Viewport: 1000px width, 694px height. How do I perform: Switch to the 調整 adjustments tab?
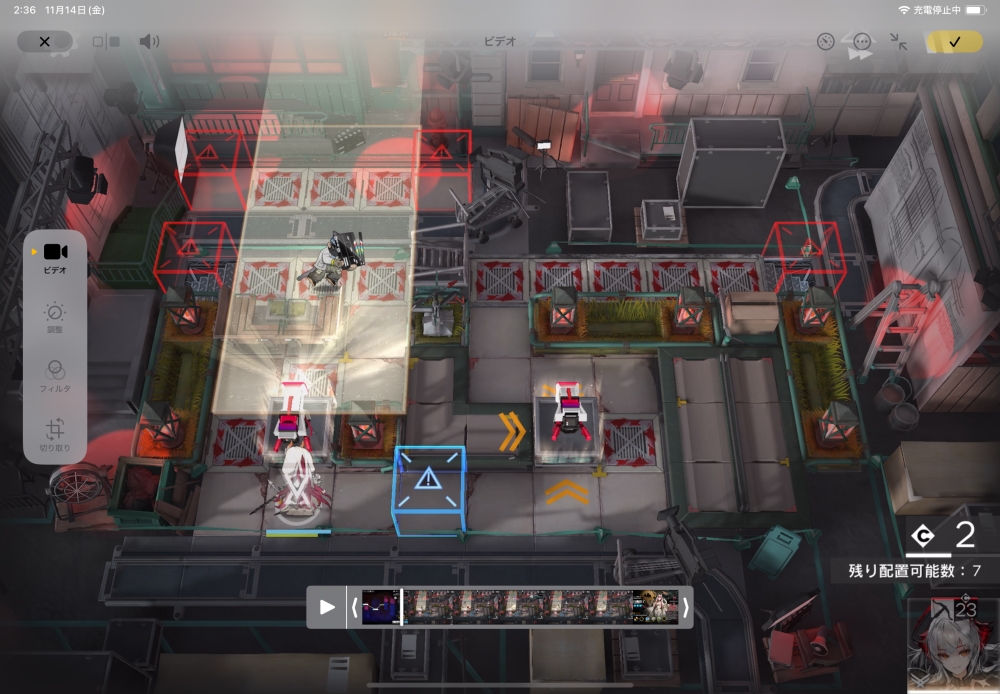55,318
